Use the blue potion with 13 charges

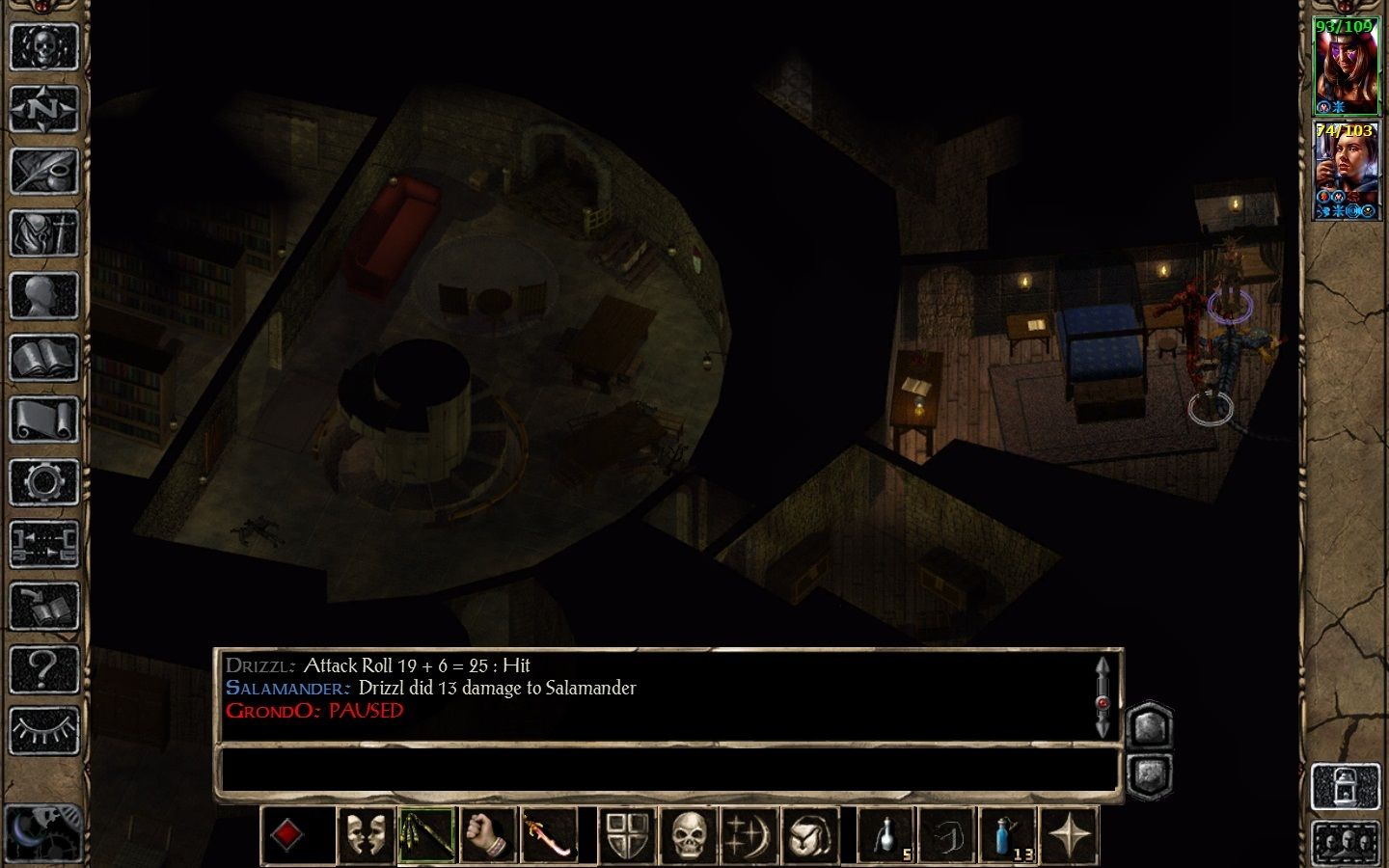pos(1007,835)
